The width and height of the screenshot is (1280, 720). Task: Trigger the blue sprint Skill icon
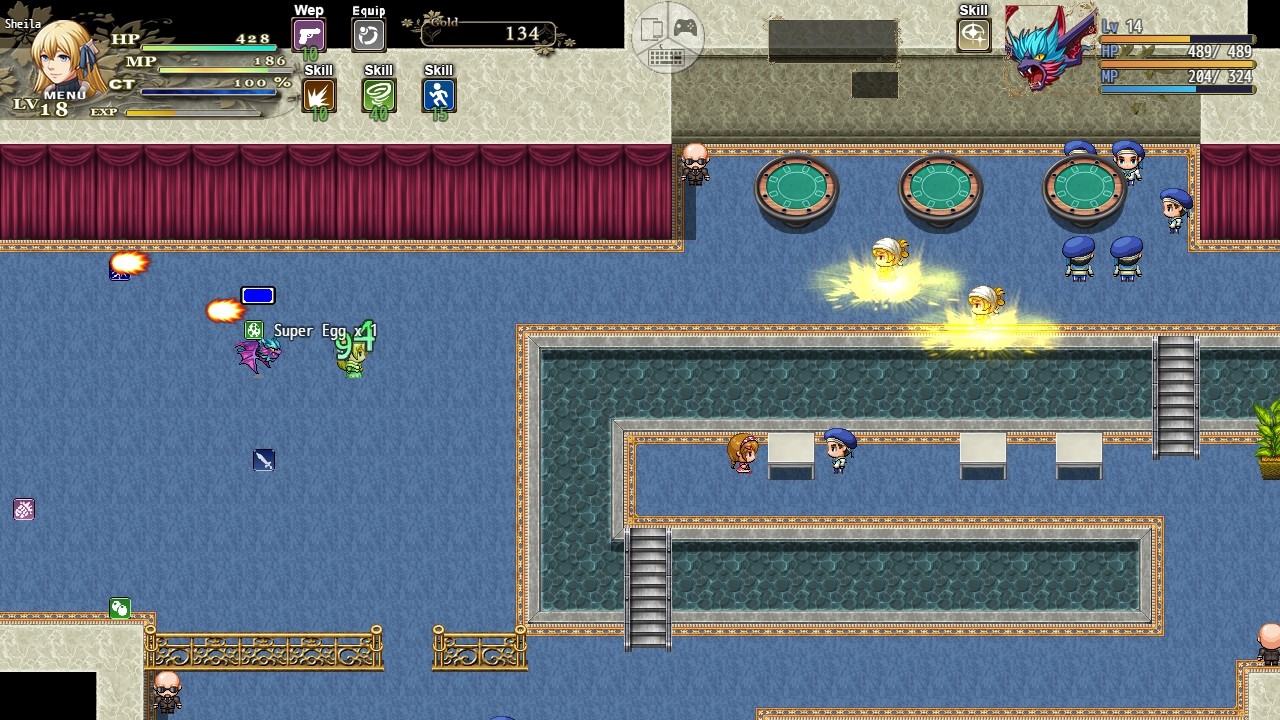coord(438,95)
